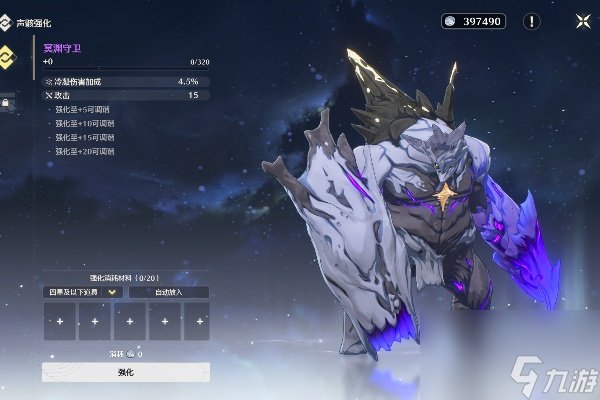Select the yellow echo enhancement tab
Screen dimensions: 600x400
pos(8,57)
